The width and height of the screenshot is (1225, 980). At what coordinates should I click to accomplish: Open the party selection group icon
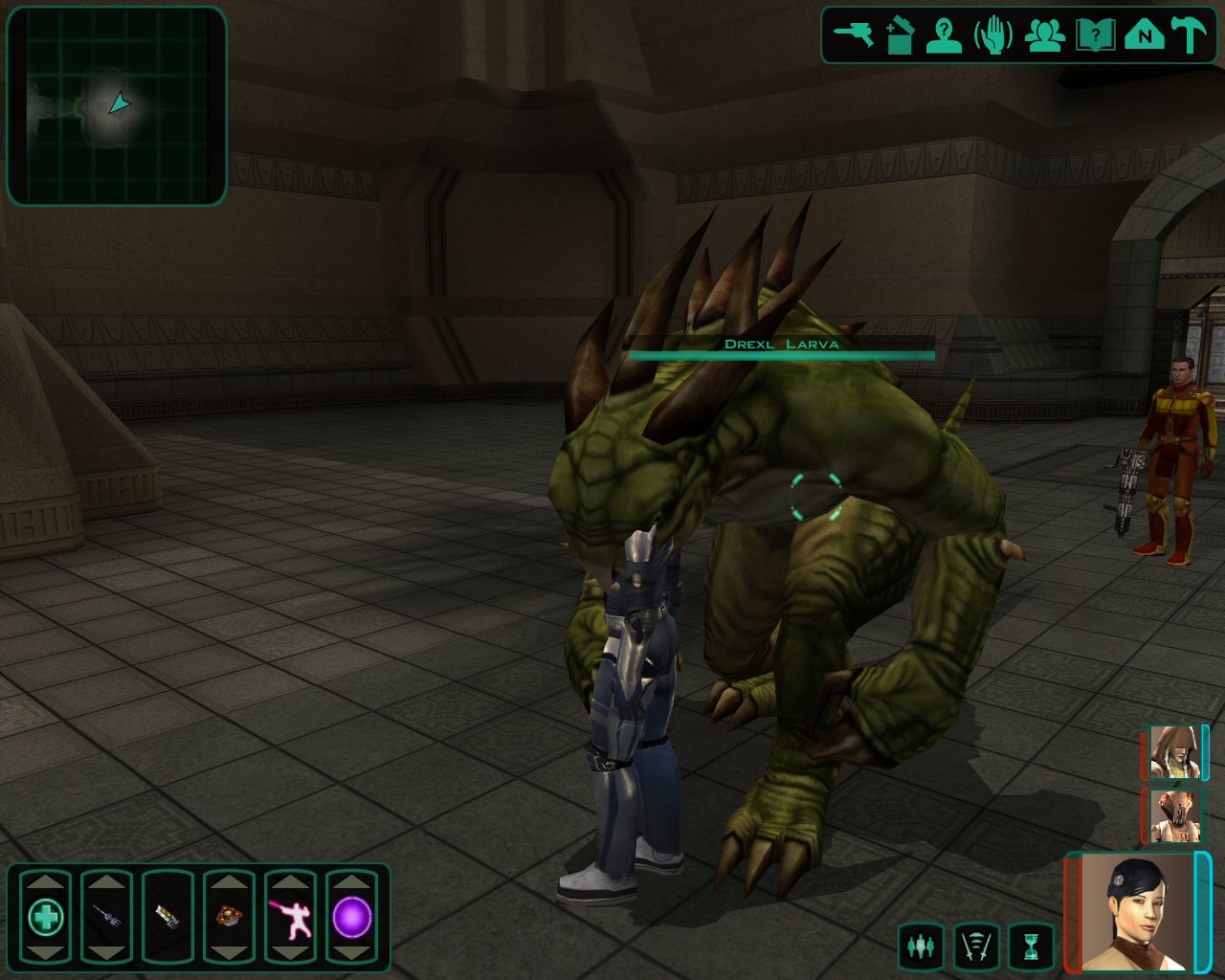point(1044,35)
